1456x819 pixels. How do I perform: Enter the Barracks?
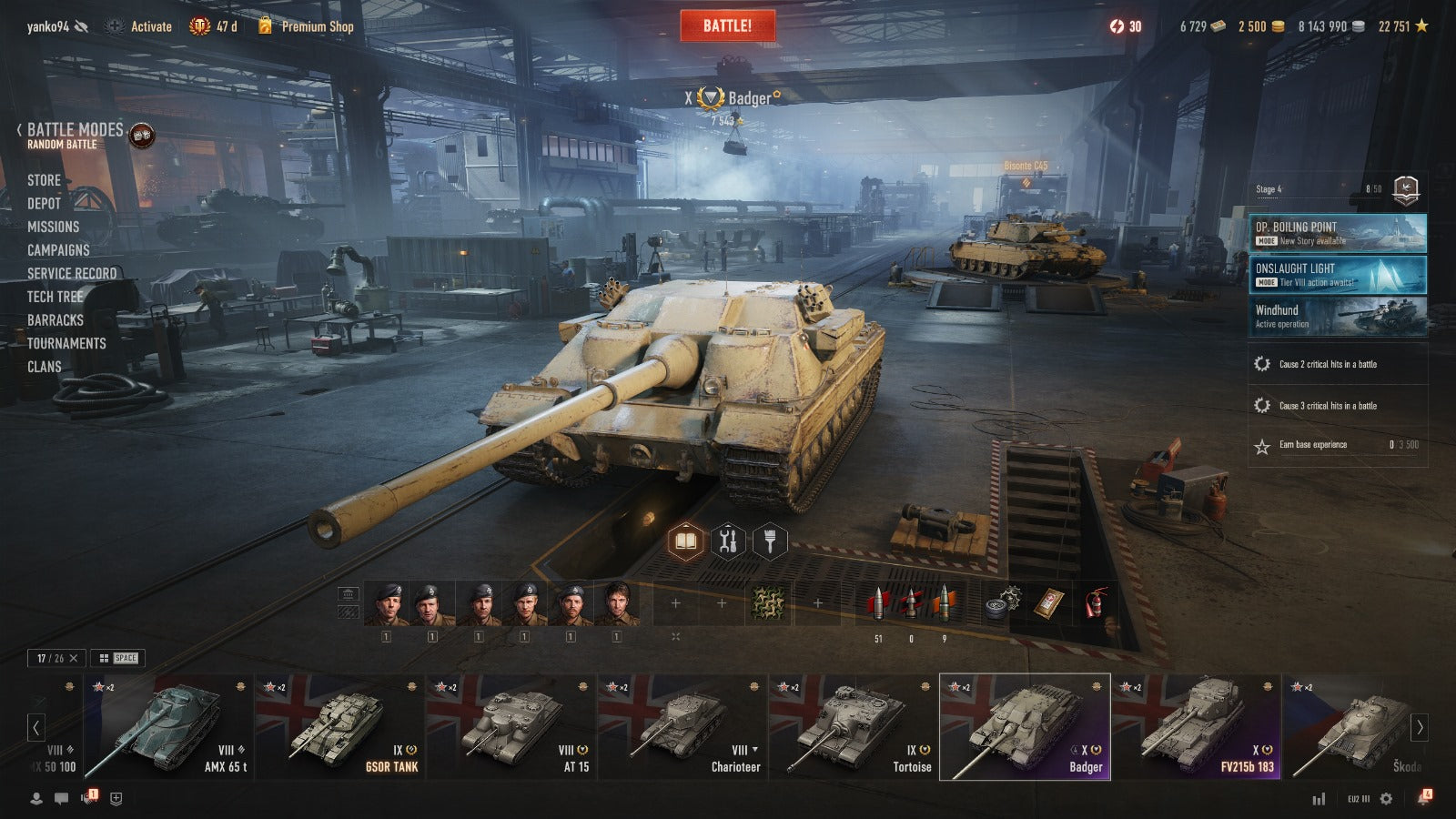pos(55,320)
